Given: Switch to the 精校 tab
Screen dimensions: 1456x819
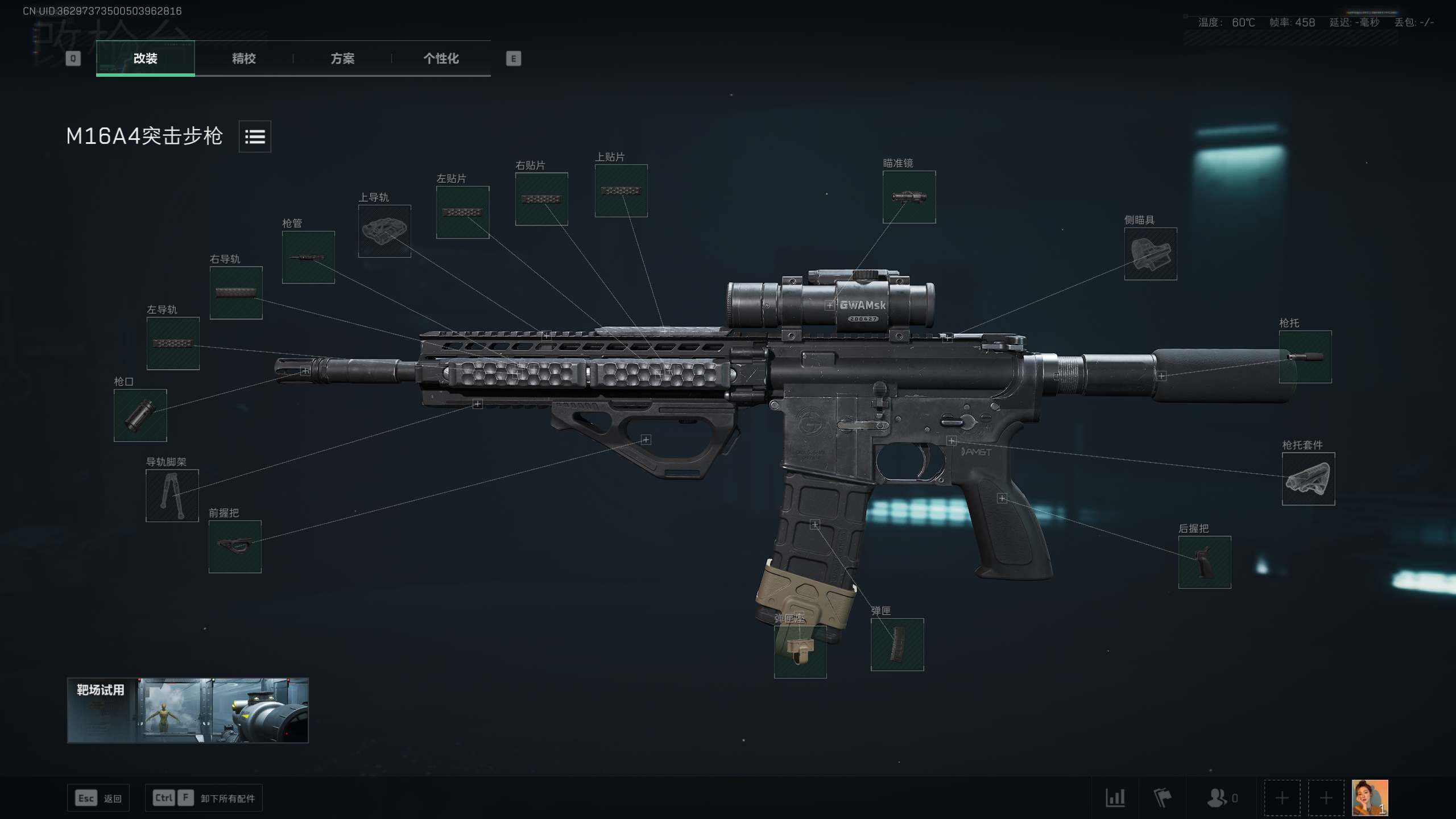Looking at the screenshot, I should pyautogui.click(x=243, y=59).
